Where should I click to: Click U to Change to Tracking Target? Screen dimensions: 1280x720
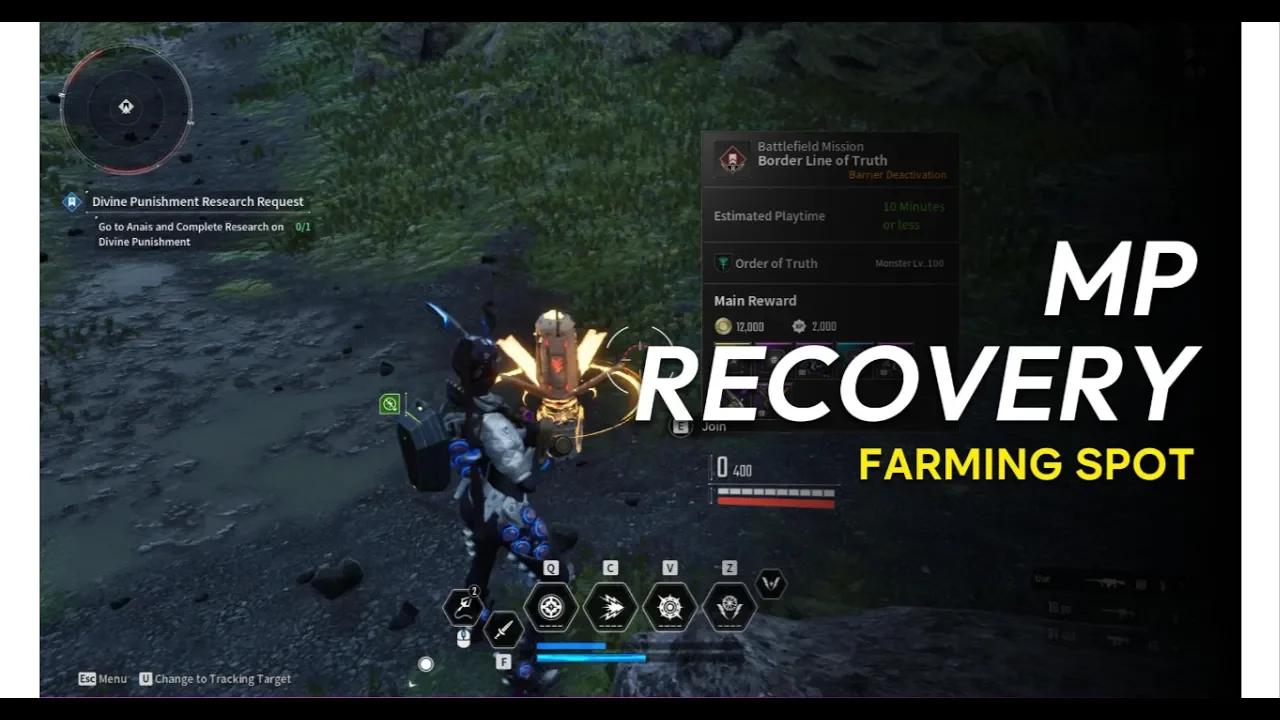146,679
